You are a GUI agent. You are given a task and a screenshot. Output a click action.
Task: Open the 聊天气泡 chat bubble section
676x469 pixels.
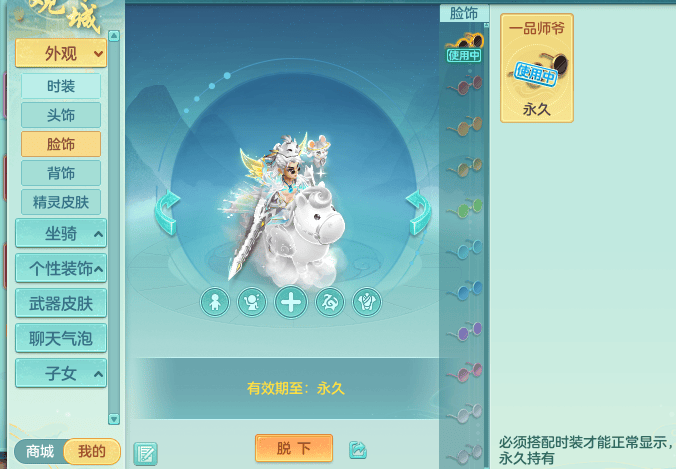(x=61, y=338)
